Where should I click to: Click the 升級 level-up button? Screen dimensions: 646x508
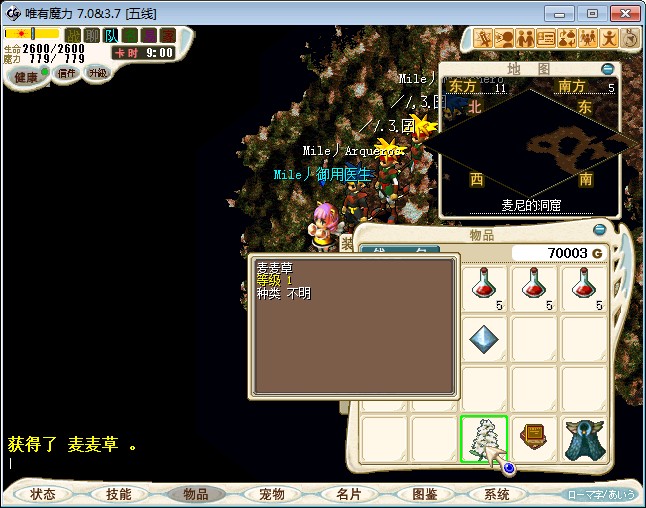pyautogui.click(x=97, y=74)
